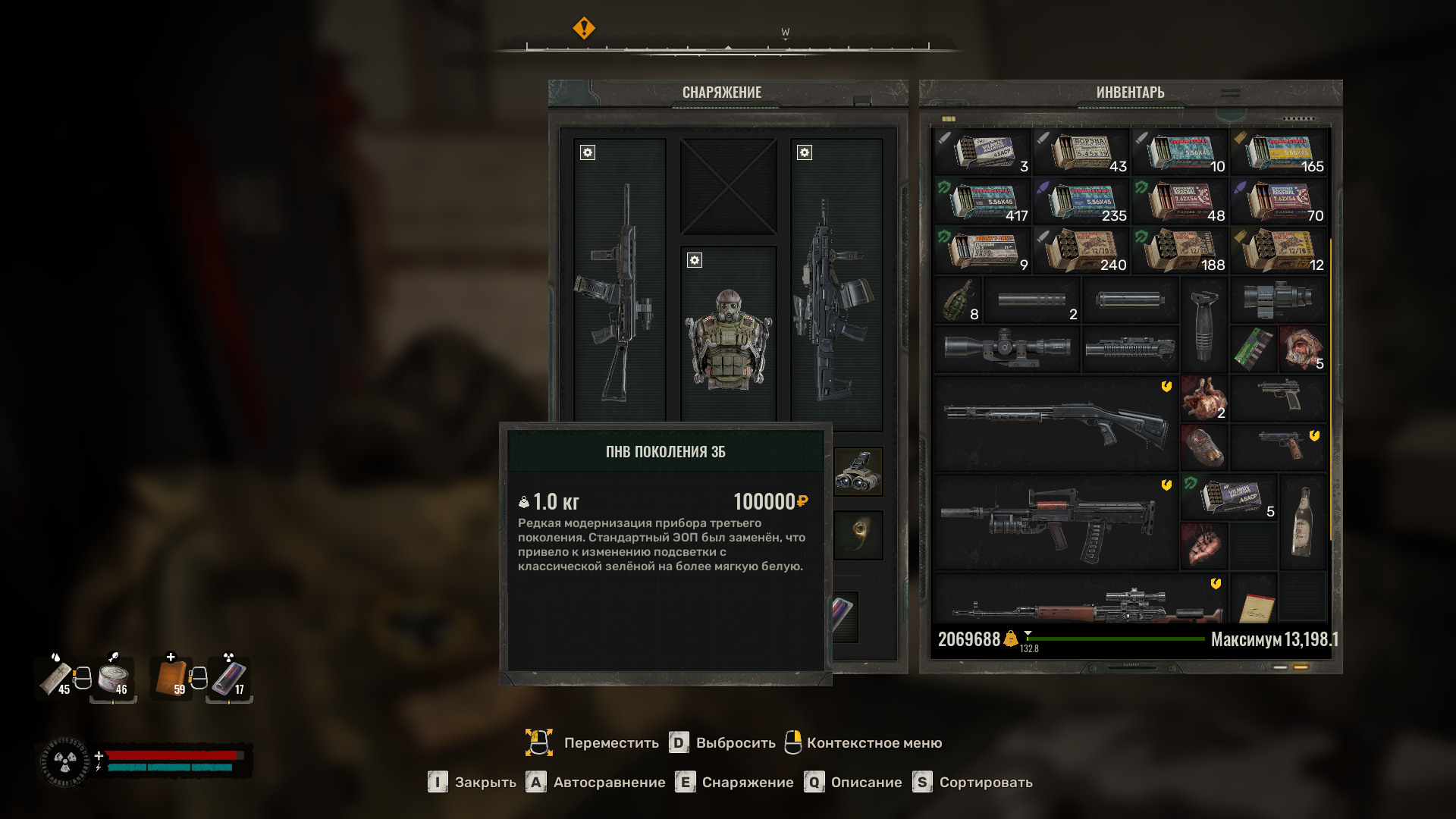Pick the vertical foregrip attachment
This screenshot has width=1456, height=819.
point(1203,325)
